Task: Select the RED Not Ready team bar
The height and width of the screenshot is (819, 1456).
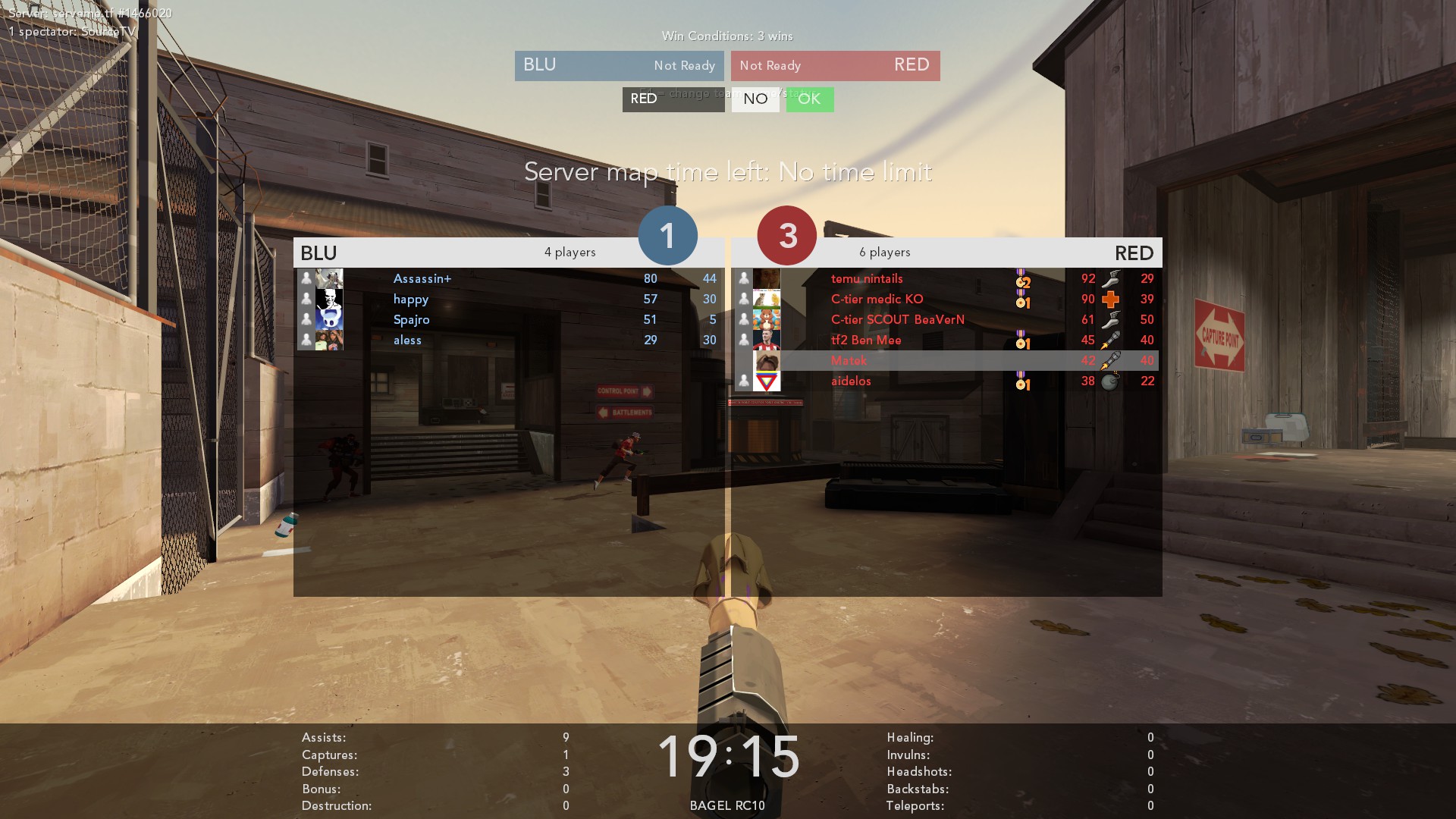Action: [835, 66]
